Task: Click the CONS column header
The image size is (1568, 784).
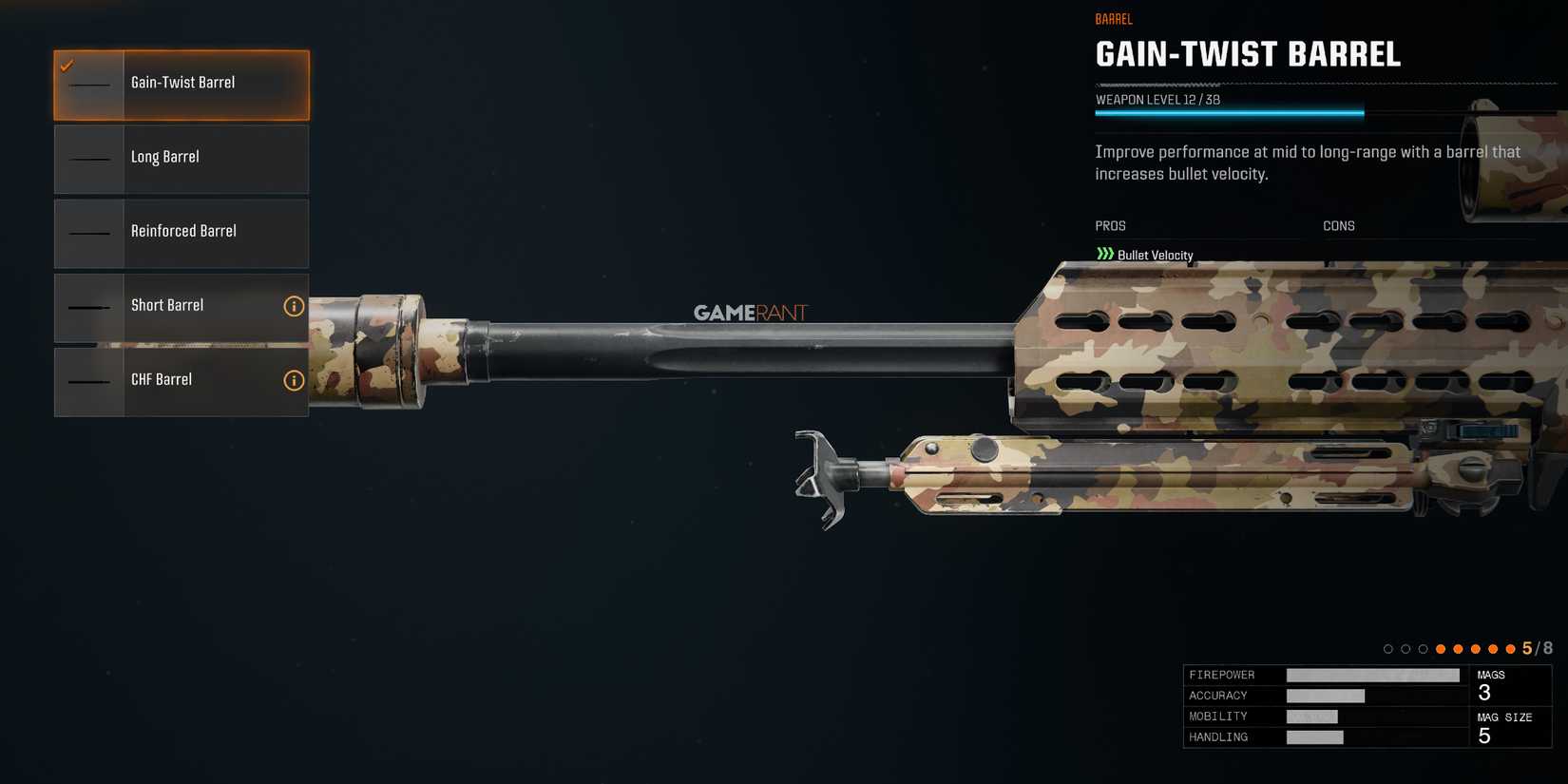Action: click(1339, 225)
